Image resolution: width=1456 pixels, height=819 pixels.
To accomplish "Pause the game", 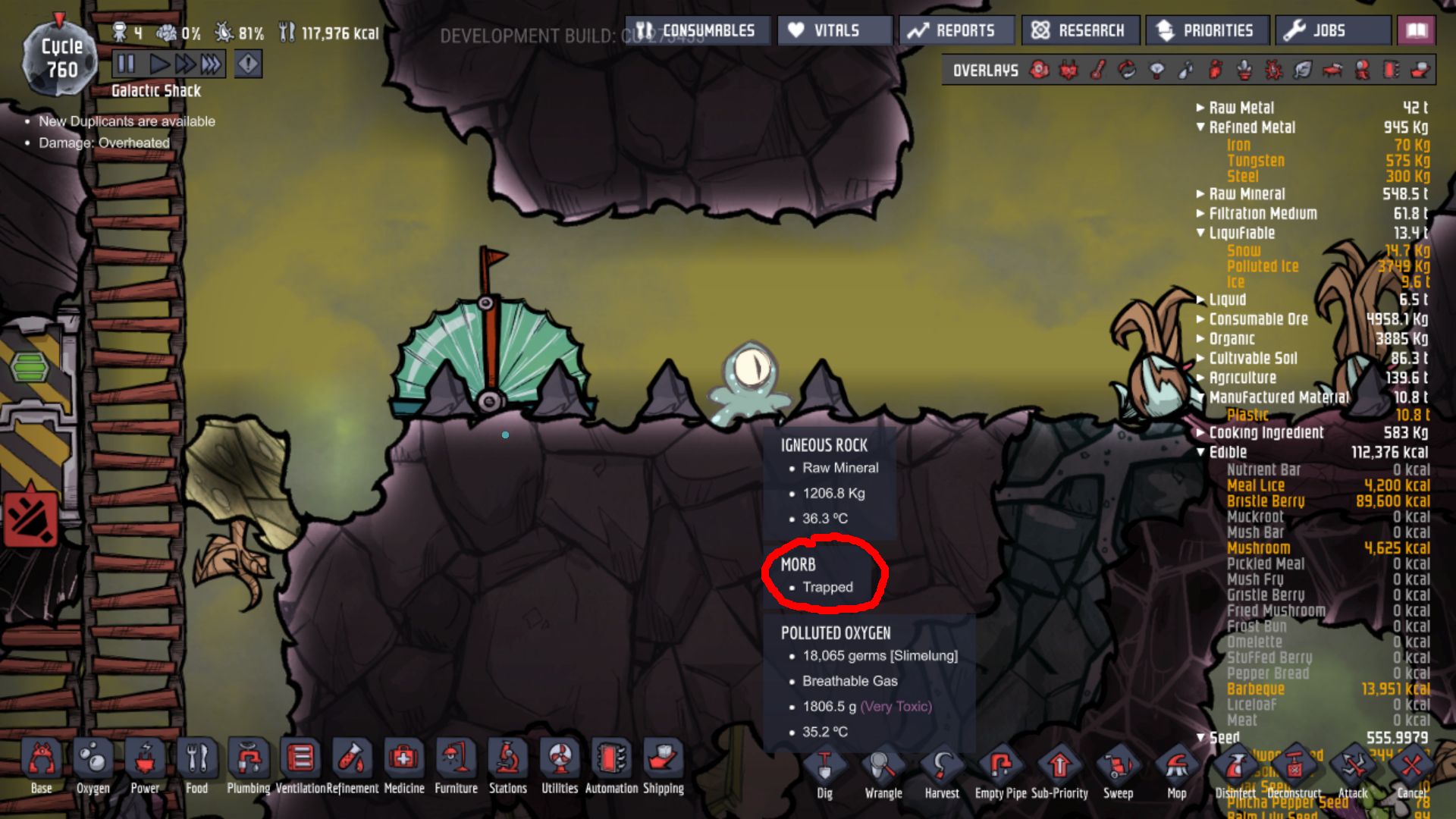I will pos(126,64).
